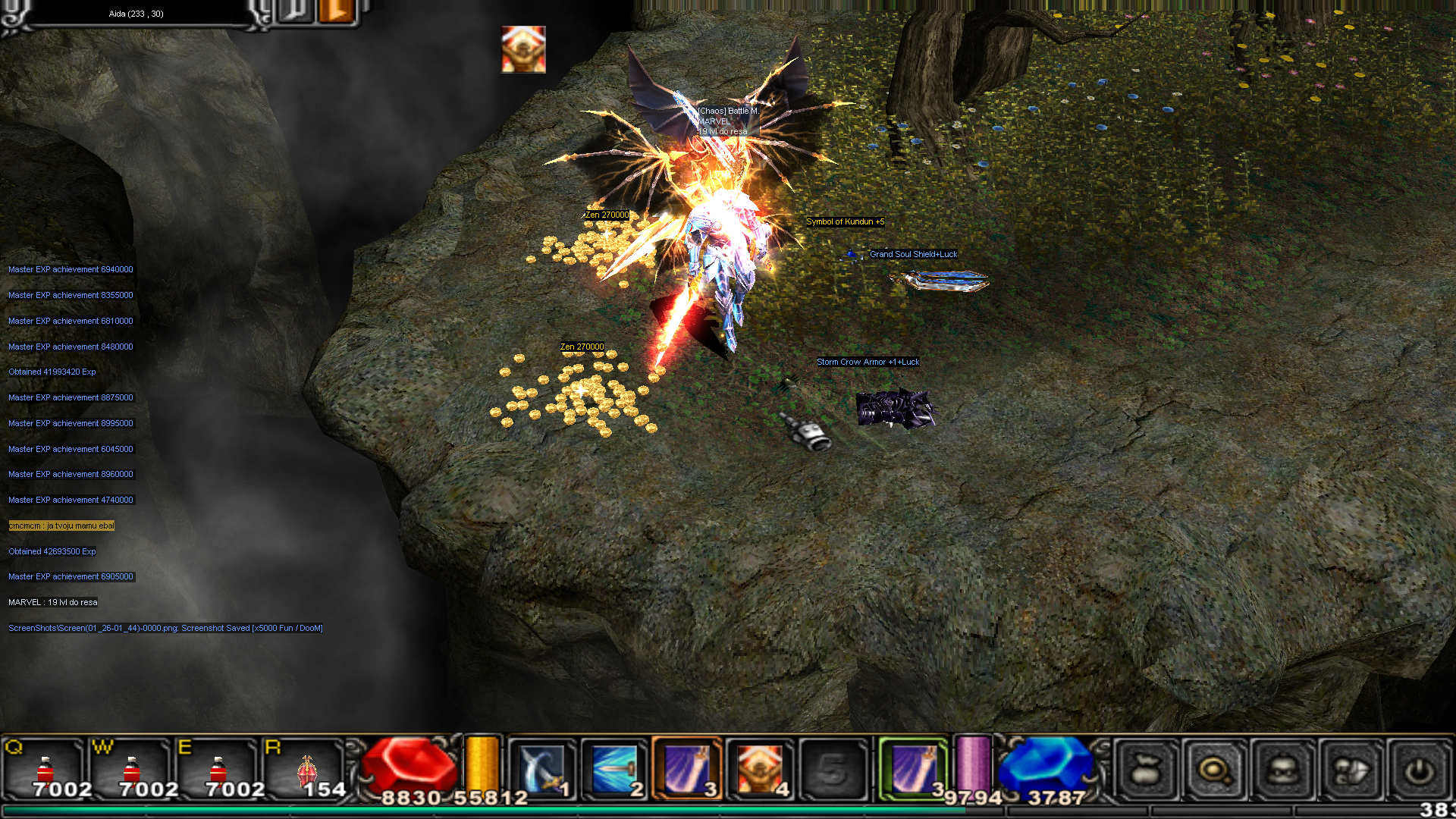Click the orange helper button beside location bar
Viewport: 1456px width, 819px height.
click(337, 11)
